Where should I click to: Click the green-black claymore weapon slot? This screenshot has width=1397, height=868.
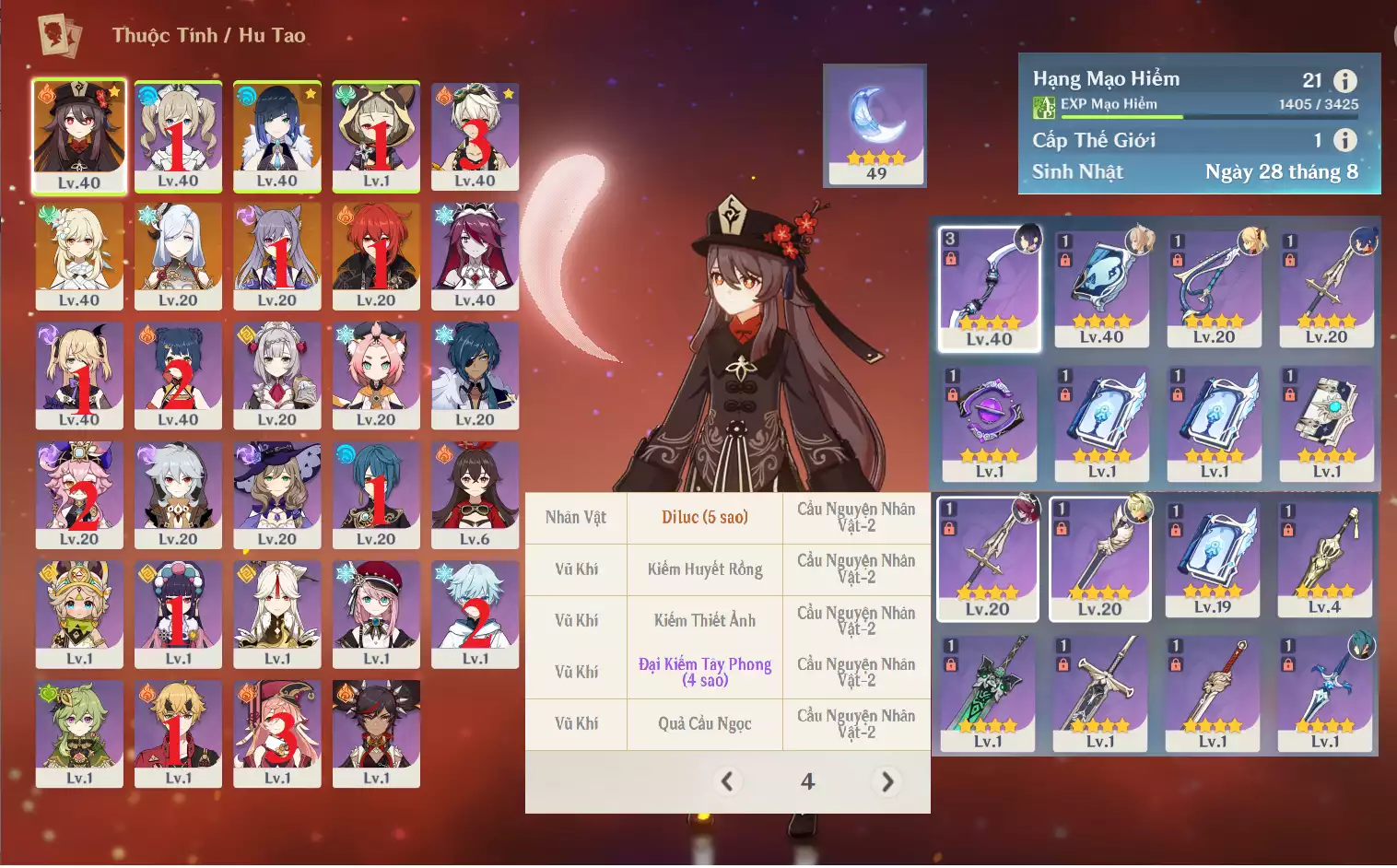[x=988, y=693]
